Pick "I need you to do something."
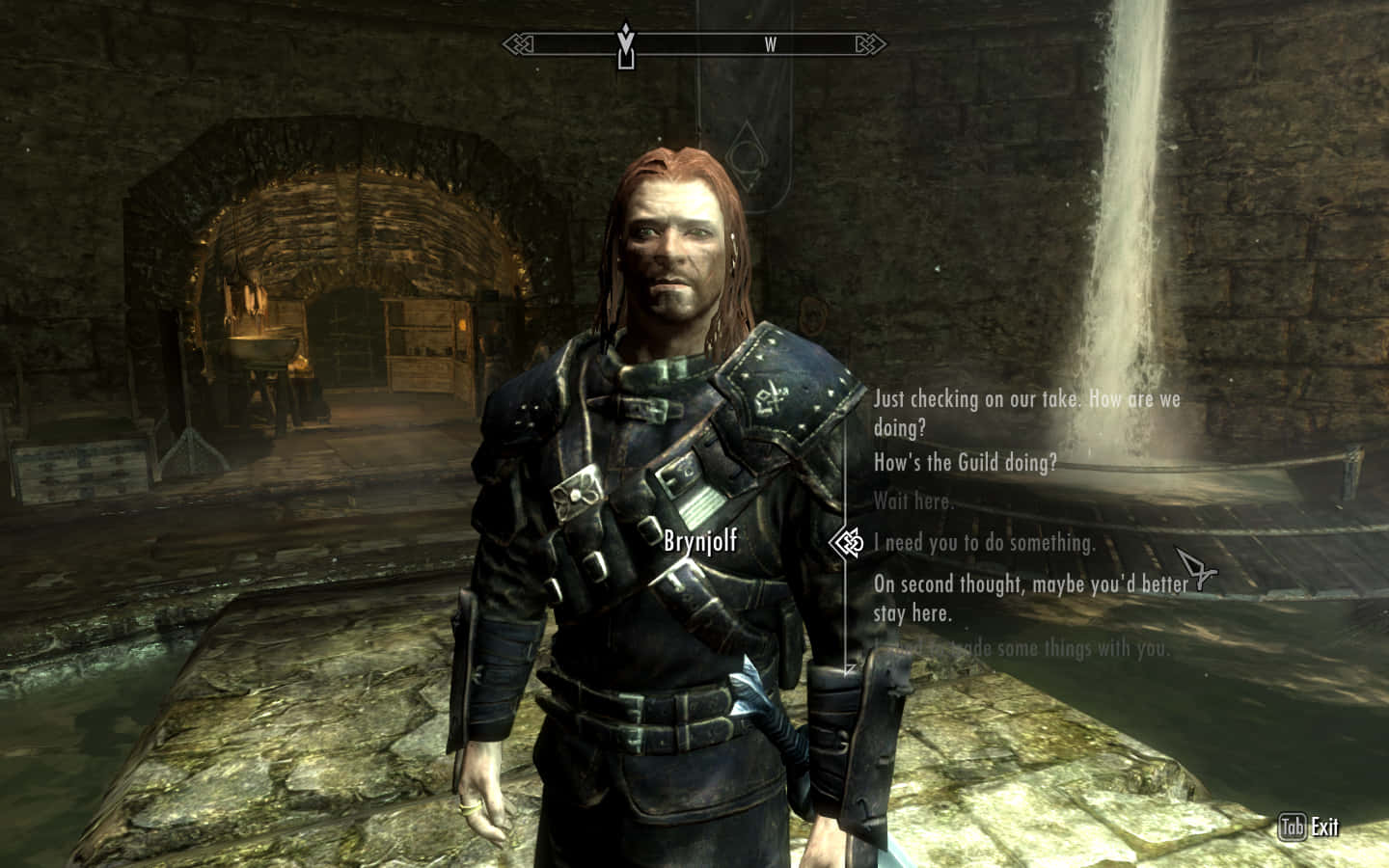1389x868 pixels. coord(984,543)
